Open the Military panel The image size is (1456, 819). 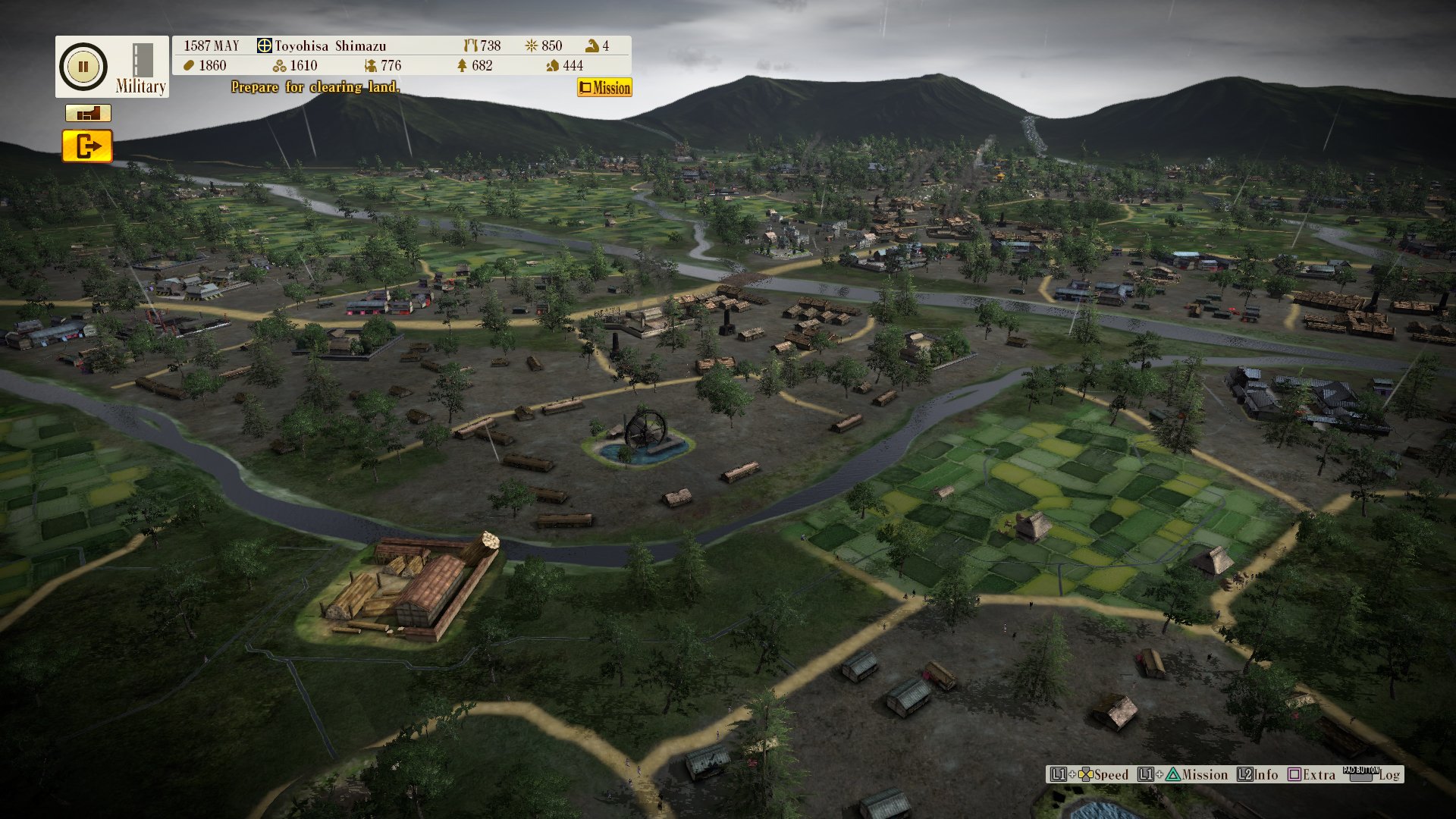[141, 70]
